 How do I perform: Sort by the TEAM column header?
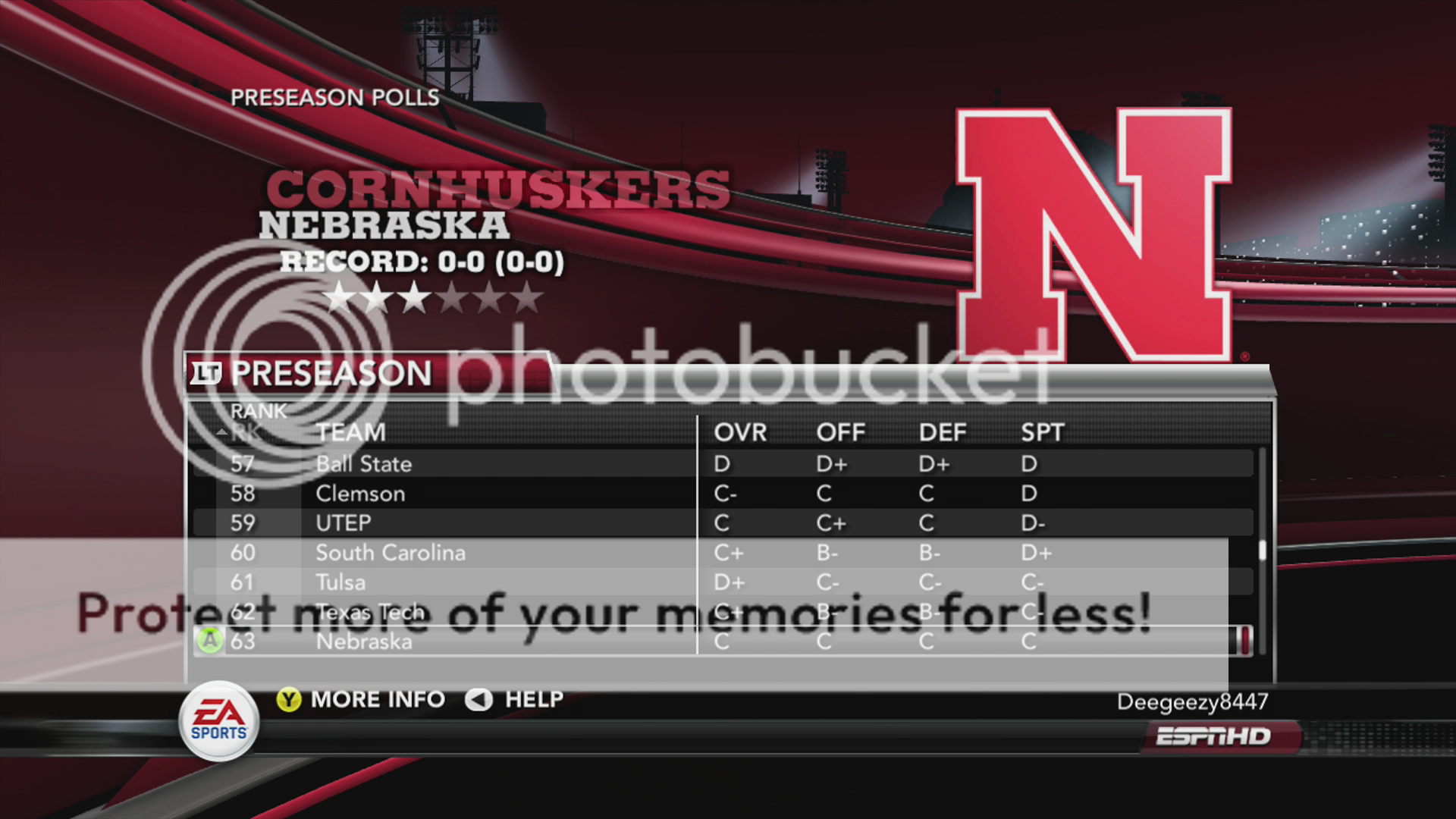tap(350, 433)
